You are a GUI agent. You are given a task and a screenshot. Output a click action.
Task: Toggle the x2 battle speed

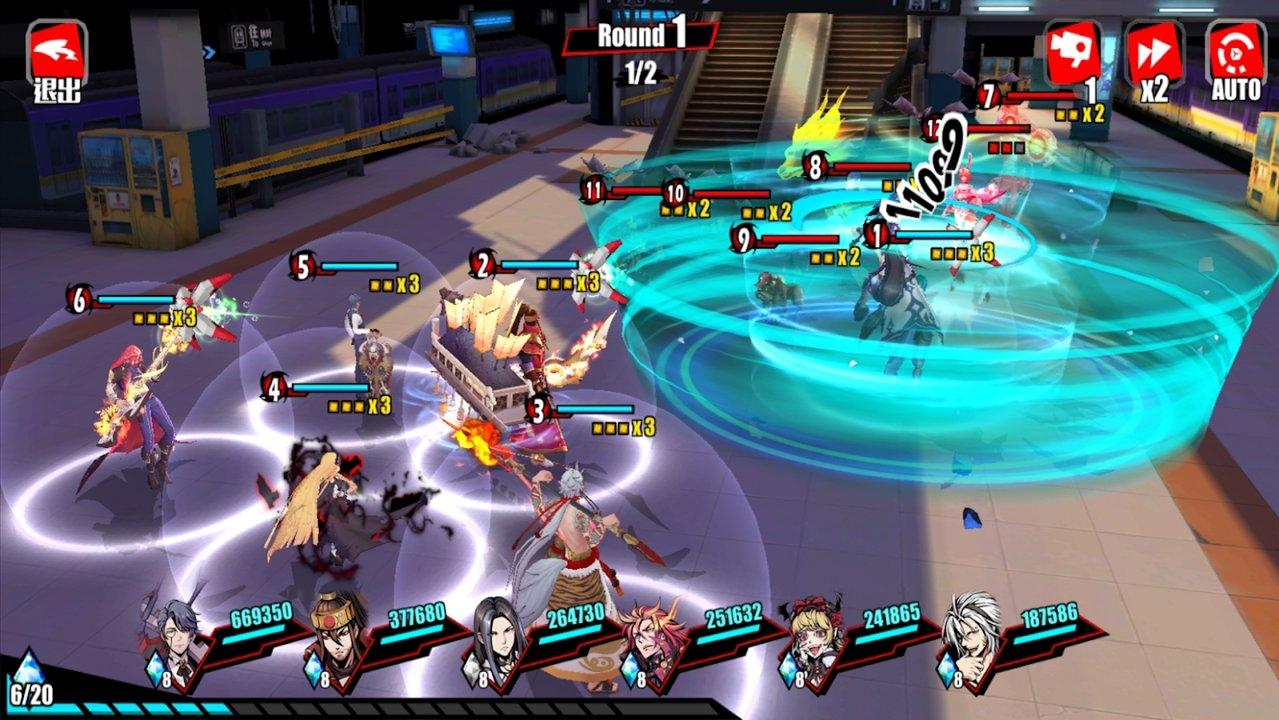point(1154,58)
